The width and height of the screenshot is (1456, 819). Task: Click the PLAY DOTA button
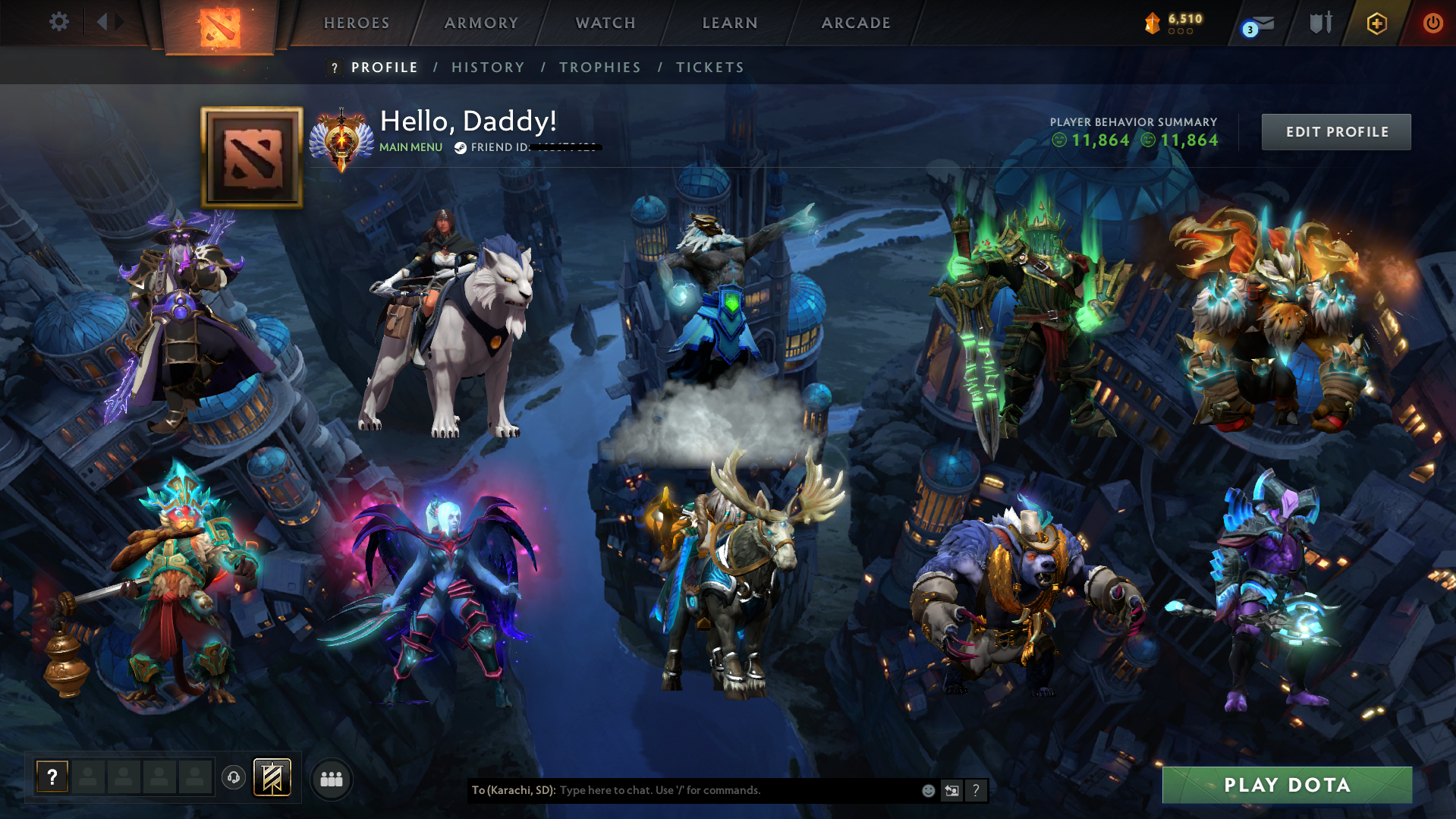[x=1286, y=785]
